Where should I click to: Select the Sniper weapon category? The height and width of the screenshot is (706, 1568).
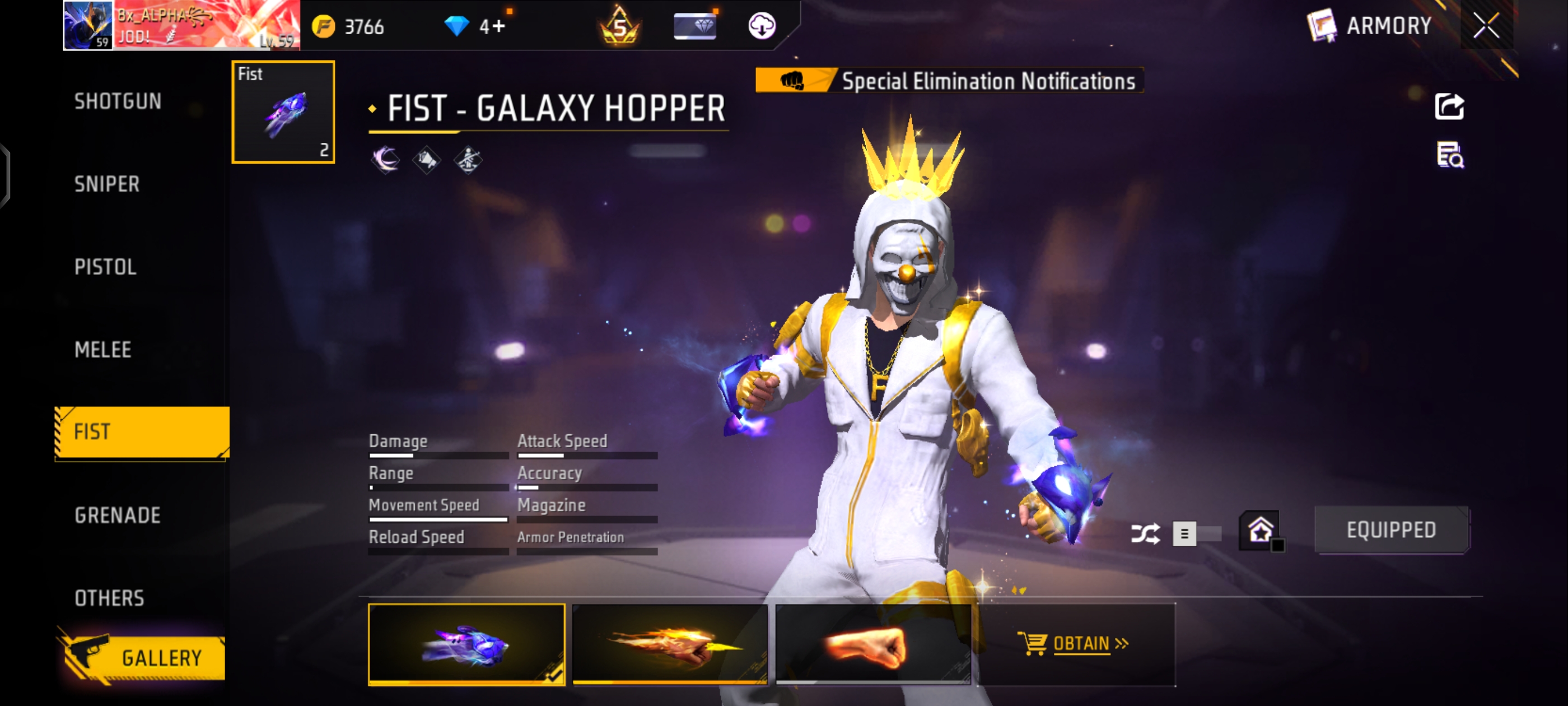107,184
